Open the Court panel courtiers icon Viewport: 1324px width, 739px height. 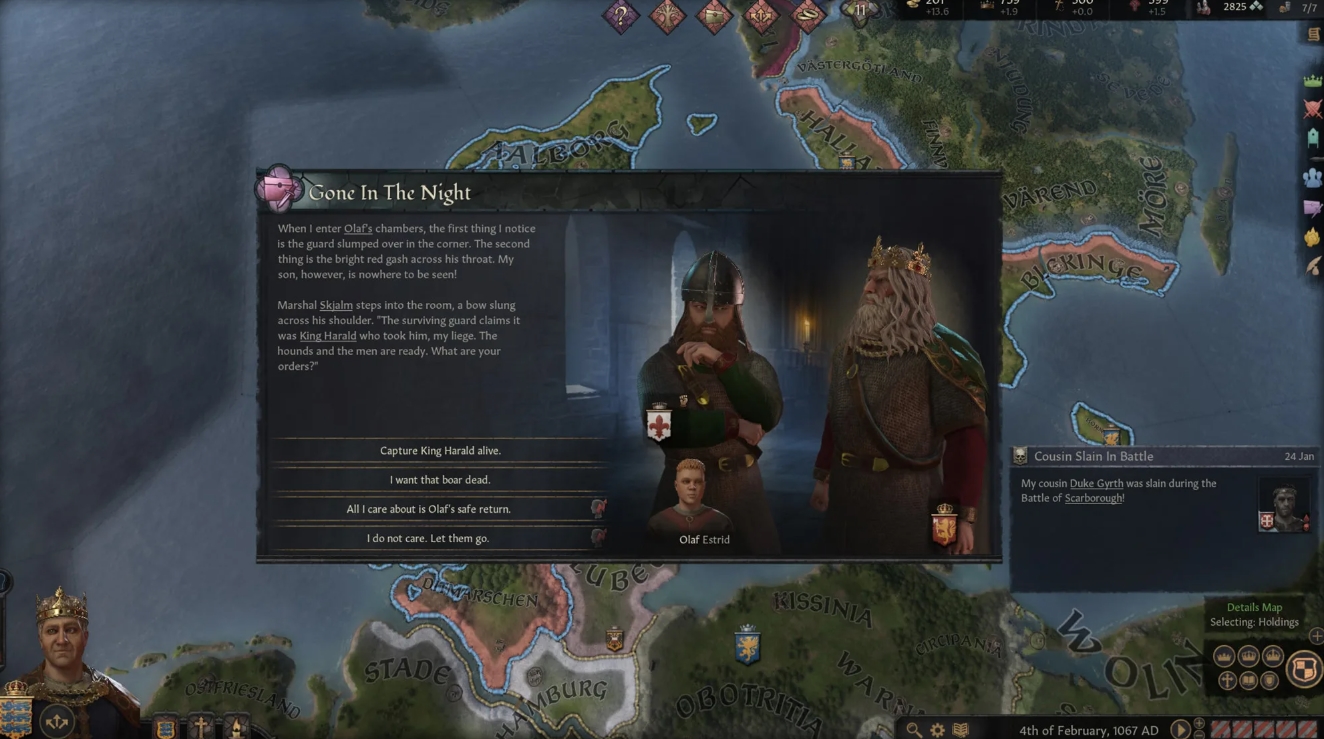[x=1310, y=177]
